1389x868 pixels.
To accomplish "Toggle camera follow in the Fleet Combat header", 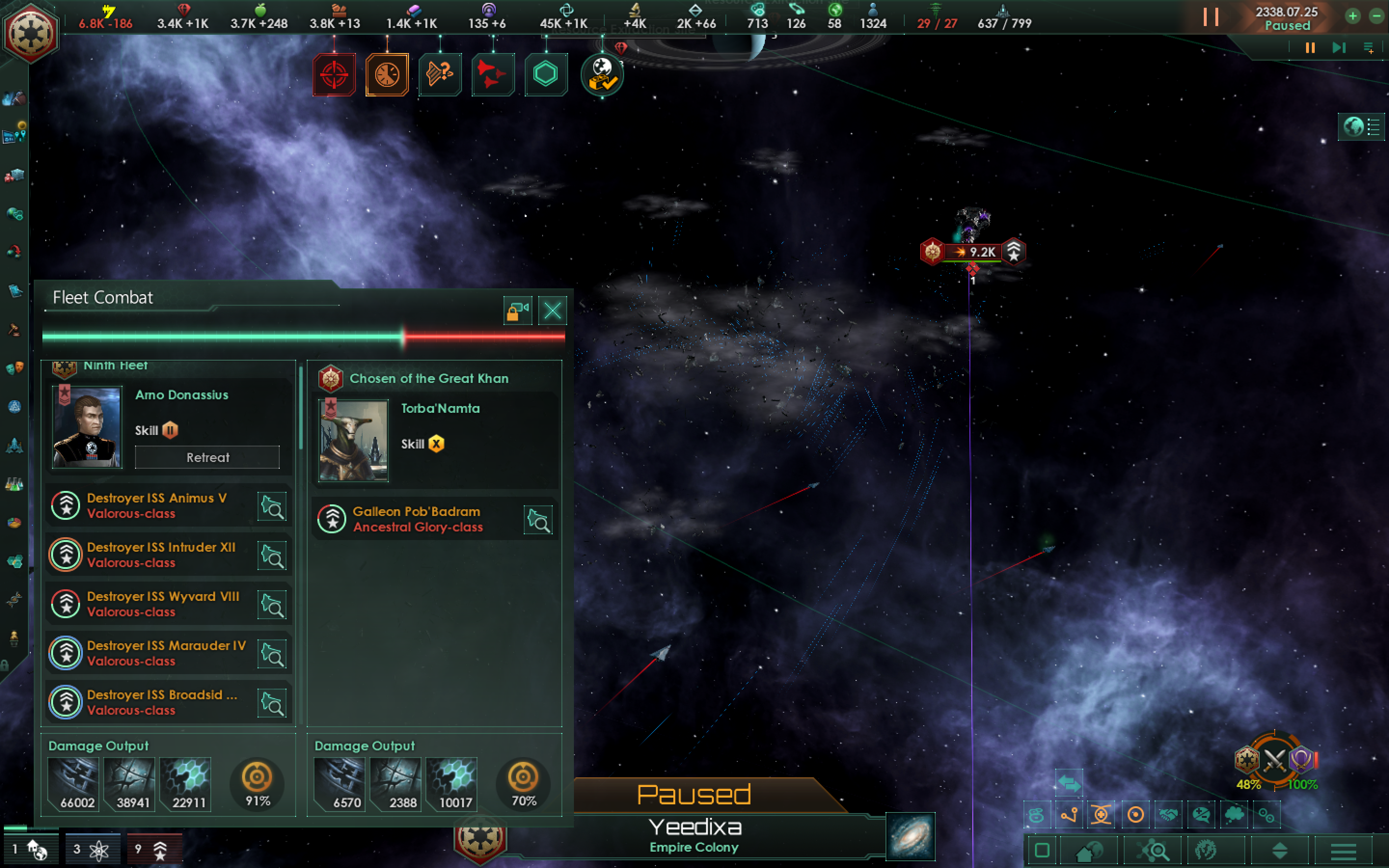I will (517, 310).
